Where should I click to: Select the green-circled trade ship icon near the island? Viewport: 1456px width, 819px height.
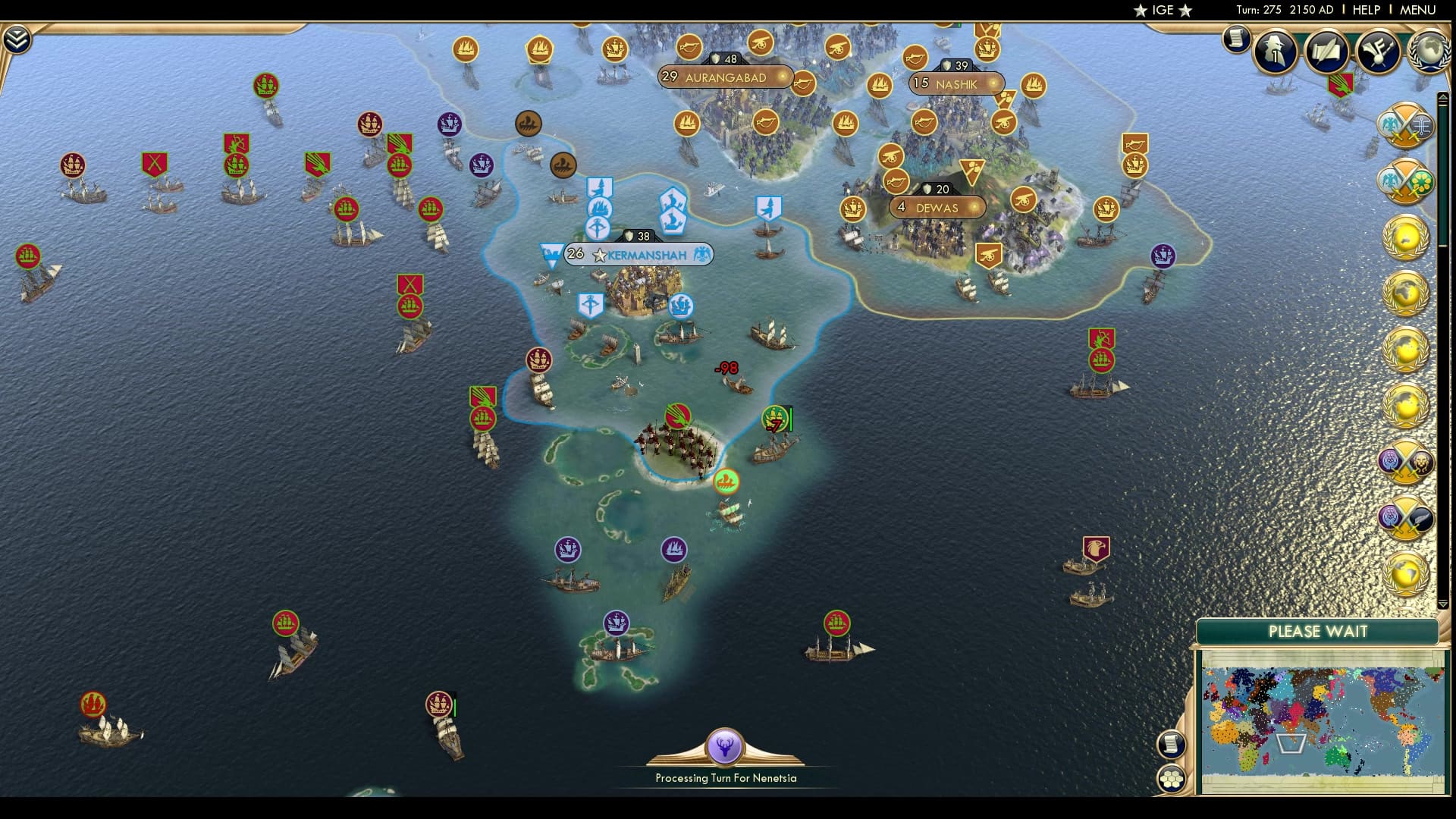726,479
